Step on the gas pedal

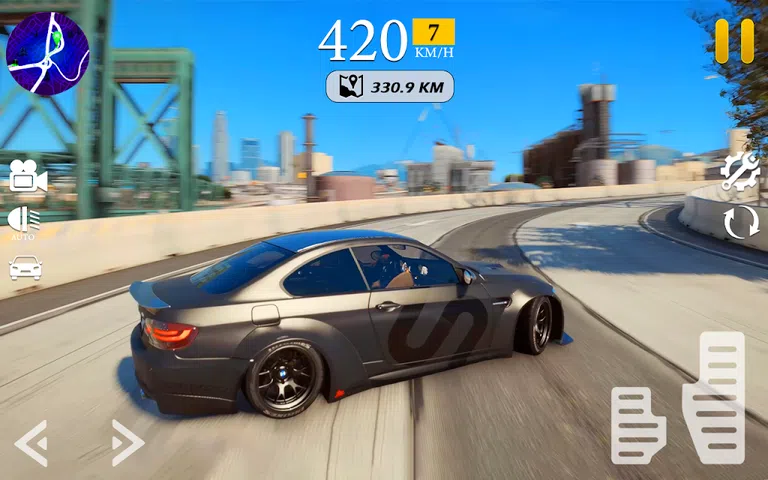click(x=714, y=397)
